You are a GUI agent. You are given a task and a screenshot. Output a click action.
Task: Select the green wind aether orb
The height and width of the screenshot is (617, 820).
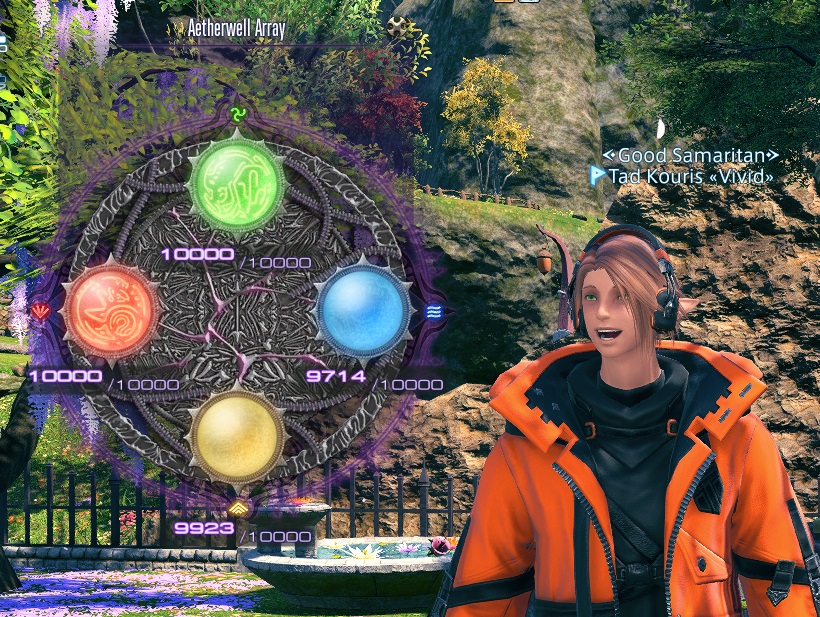237,184
